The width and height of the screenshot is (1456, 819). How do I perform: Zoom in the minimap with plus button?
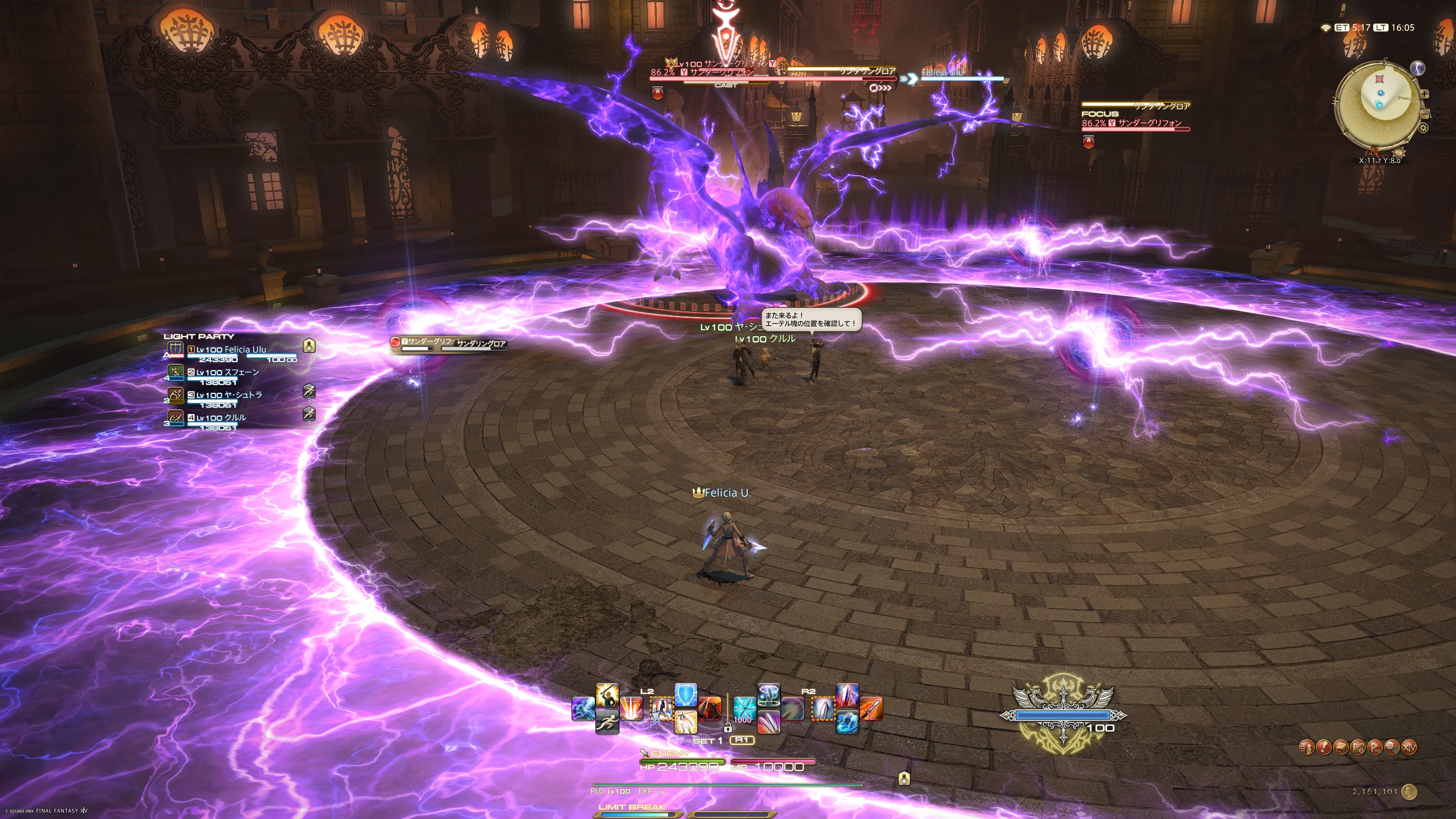tap(1425, 94)
